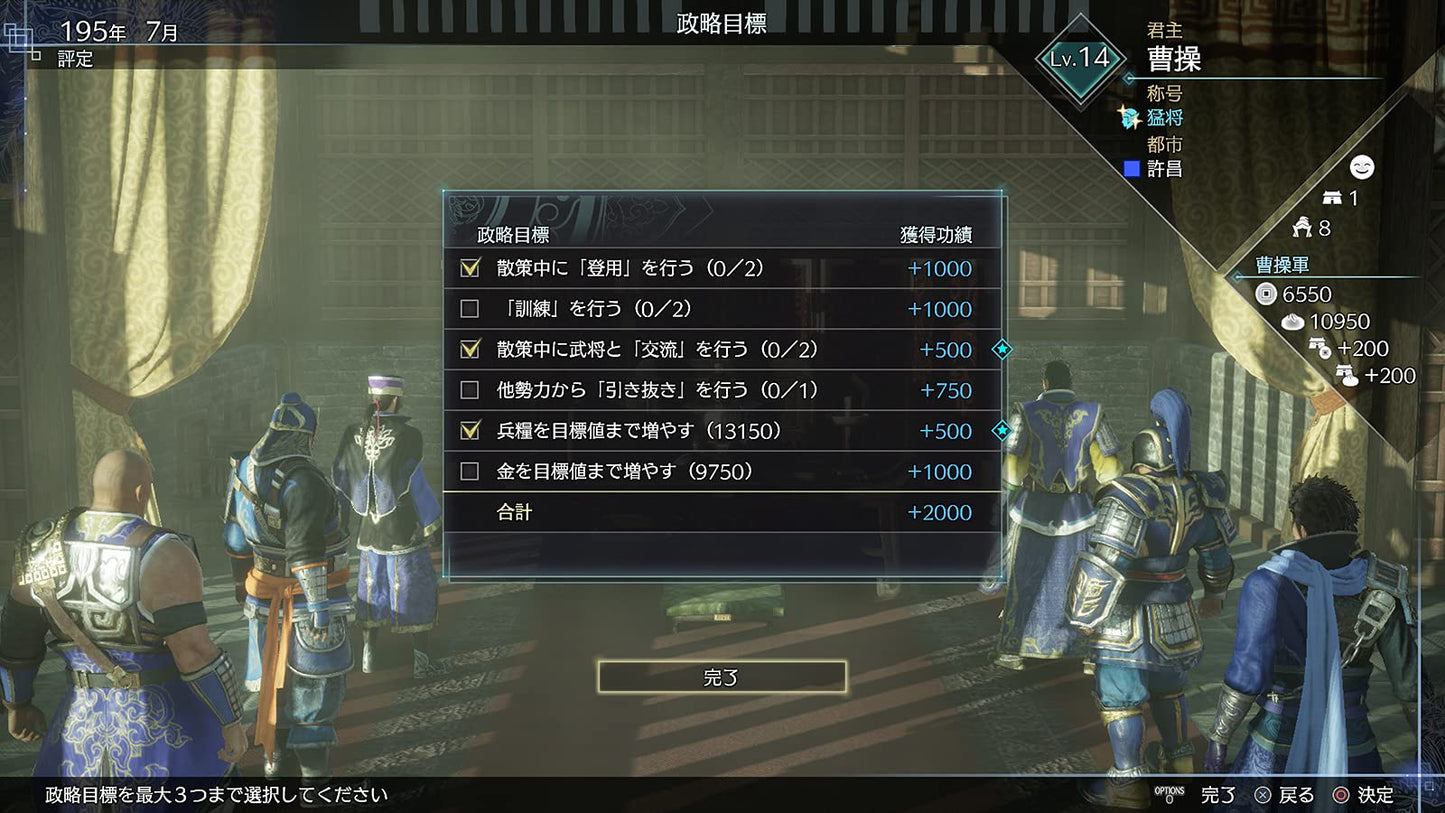Image resolution: width=1445 pixels, height=813 pixels.
Task: Click the gold coin icon showing 6550
Action: (x=1263, y=294)
